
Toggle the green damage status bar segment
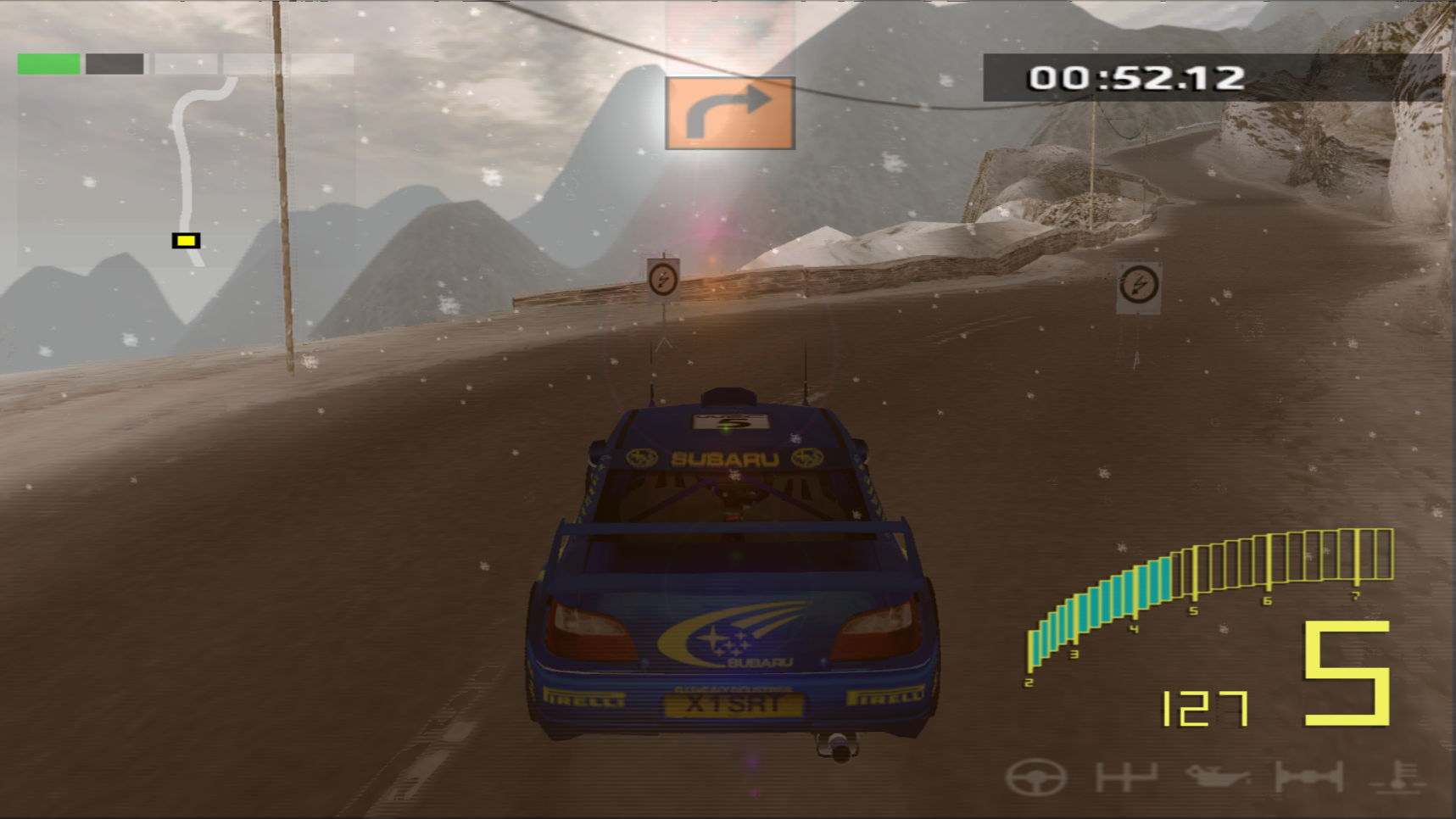(x=48, y=62)
